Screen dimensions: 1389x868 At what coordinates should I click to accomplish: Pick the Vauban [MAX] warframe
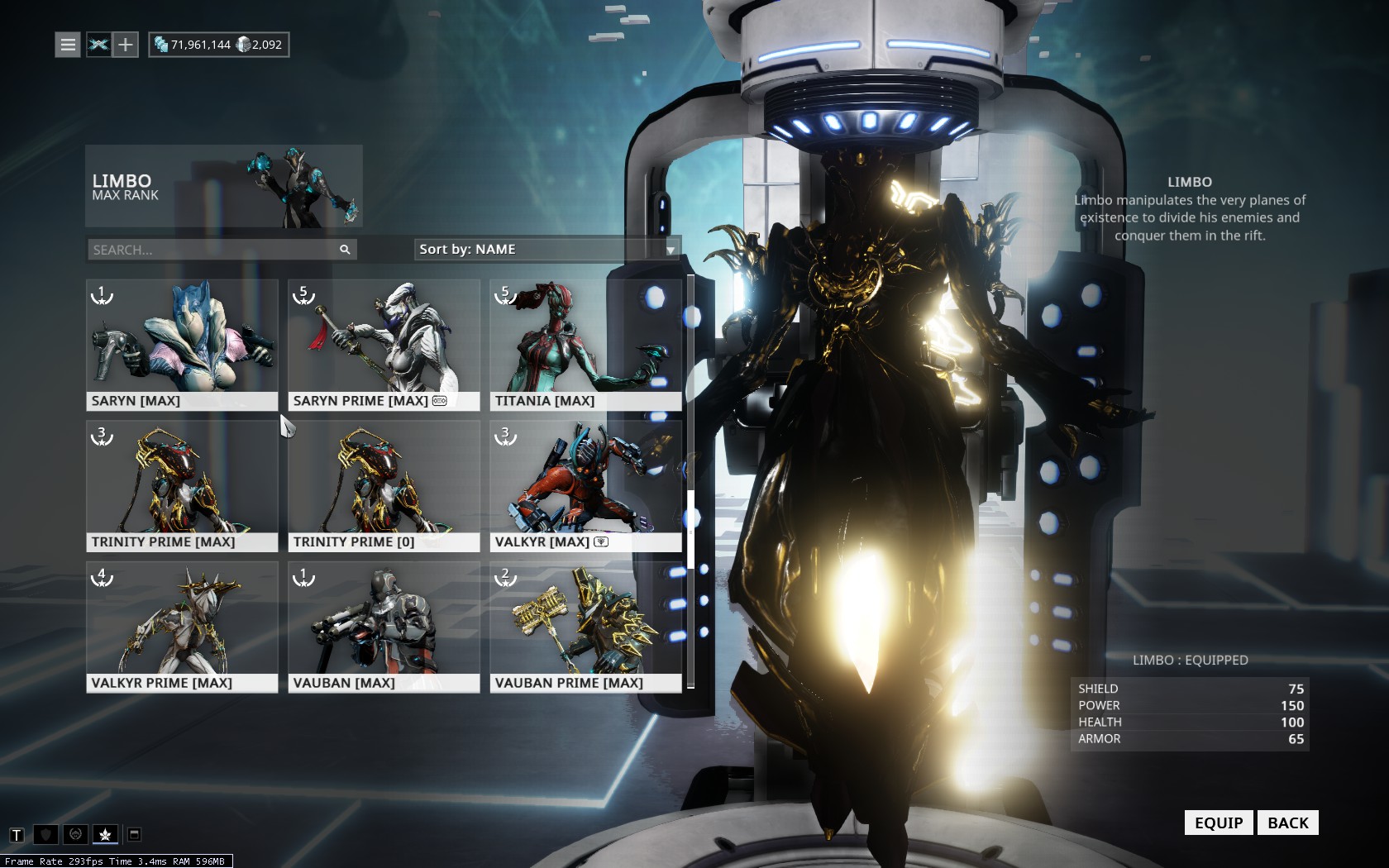coord(384,627)
